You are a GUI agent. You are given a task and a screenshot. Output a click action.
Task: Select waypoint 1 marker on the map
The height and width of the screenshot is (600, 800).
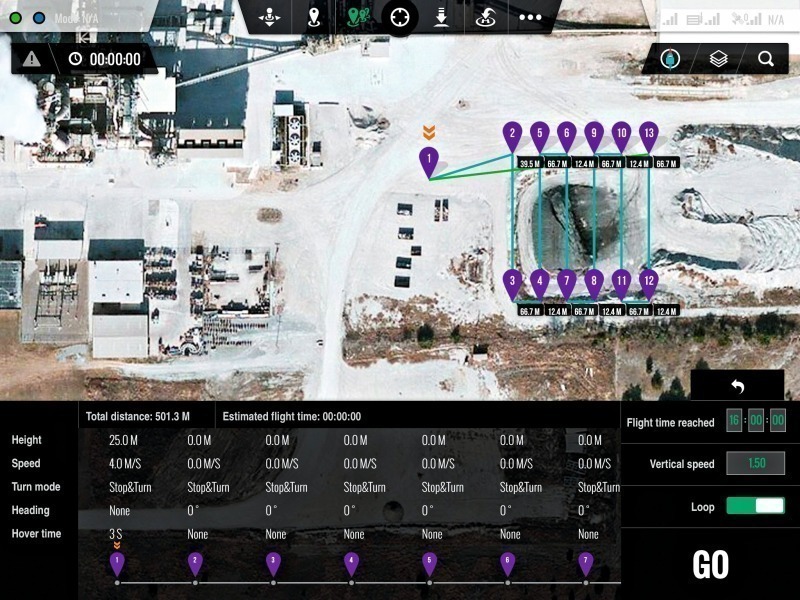(x=428, y=160)
